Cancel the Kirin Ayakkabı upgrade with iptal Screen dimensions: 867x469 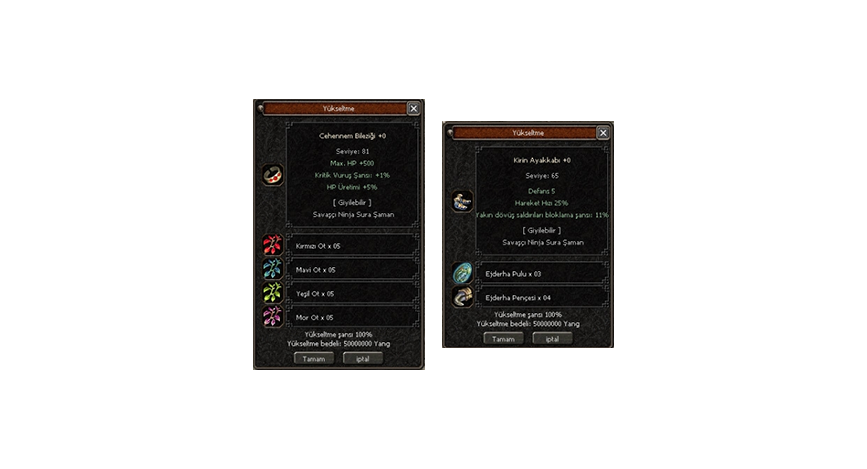point(552,338)
